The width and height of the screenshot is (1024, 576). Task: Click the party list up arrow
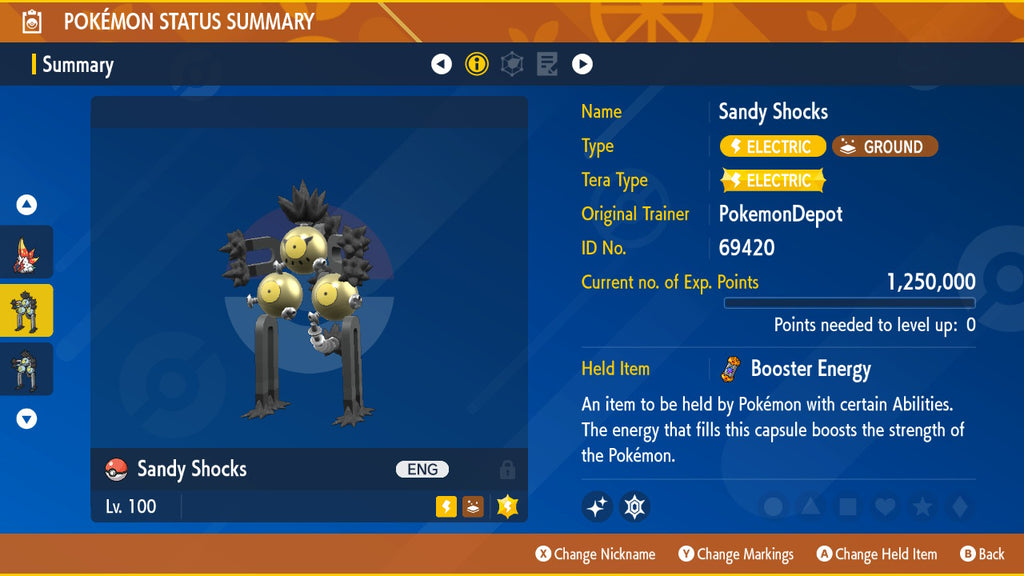tap(27, 205)
